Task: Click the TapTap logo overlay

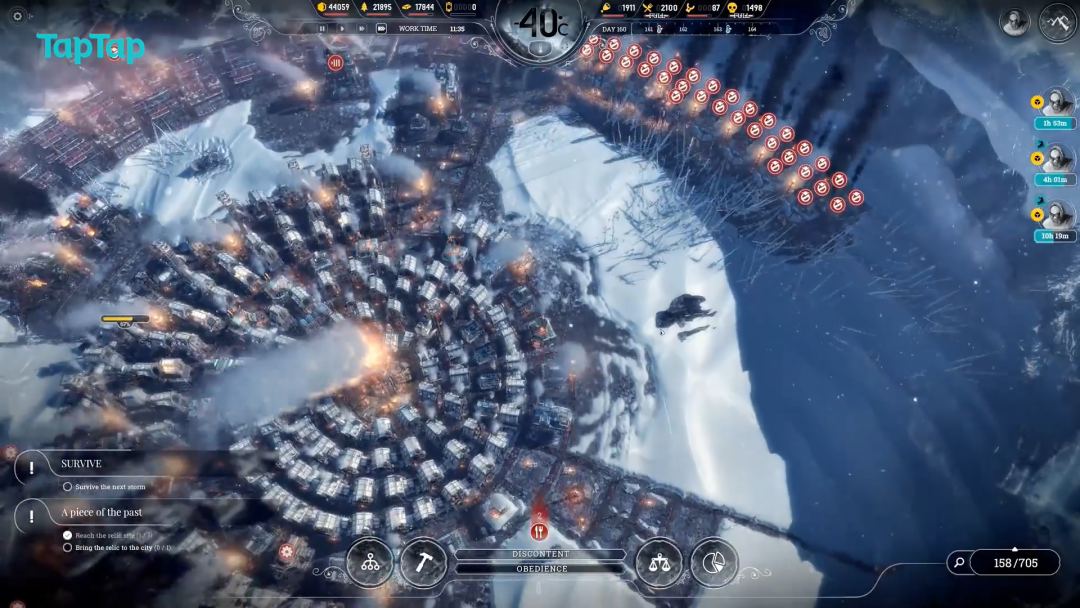Action: [x=90, y=47]
